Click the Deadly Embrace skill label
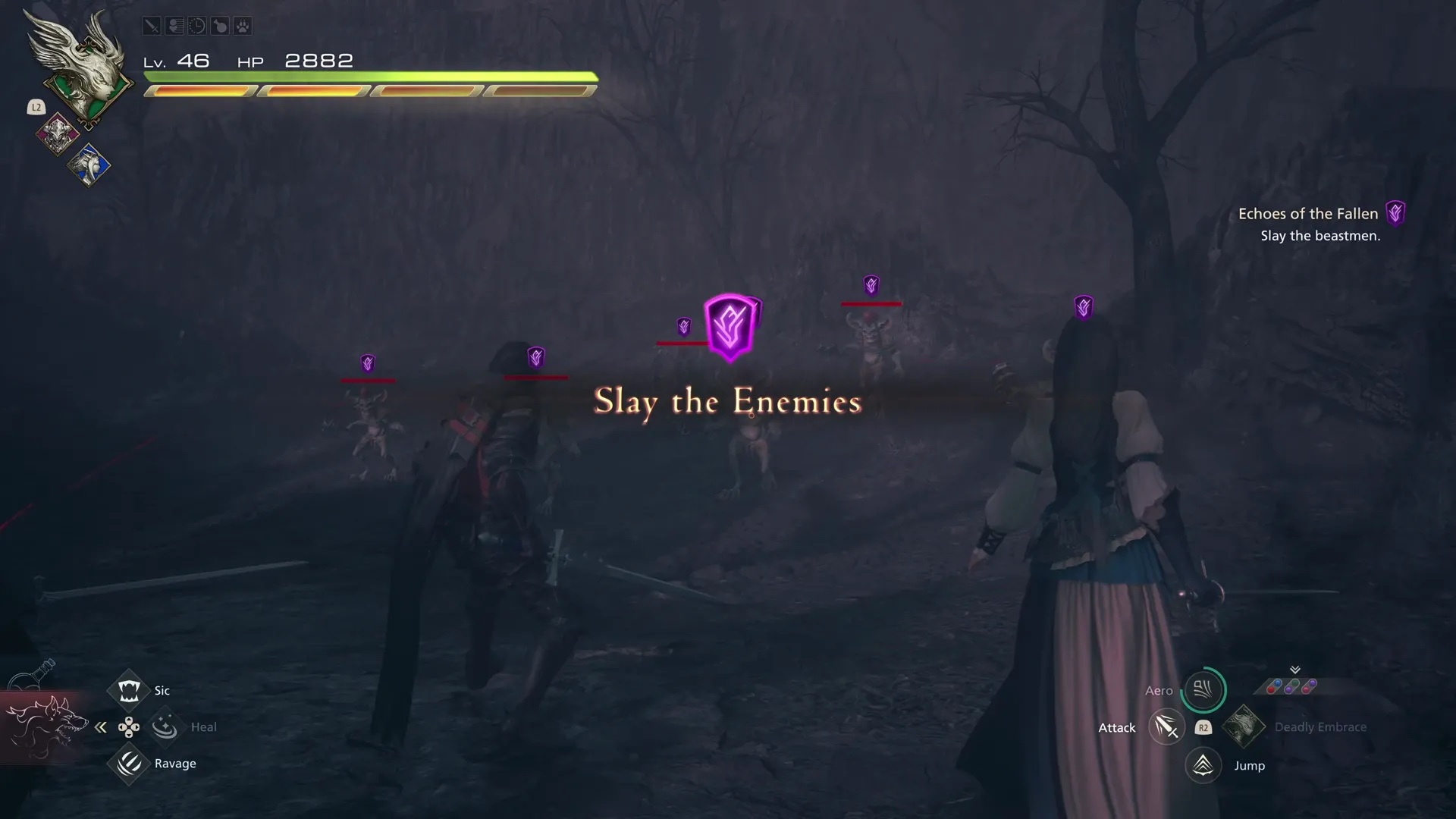 point(1321,726)
